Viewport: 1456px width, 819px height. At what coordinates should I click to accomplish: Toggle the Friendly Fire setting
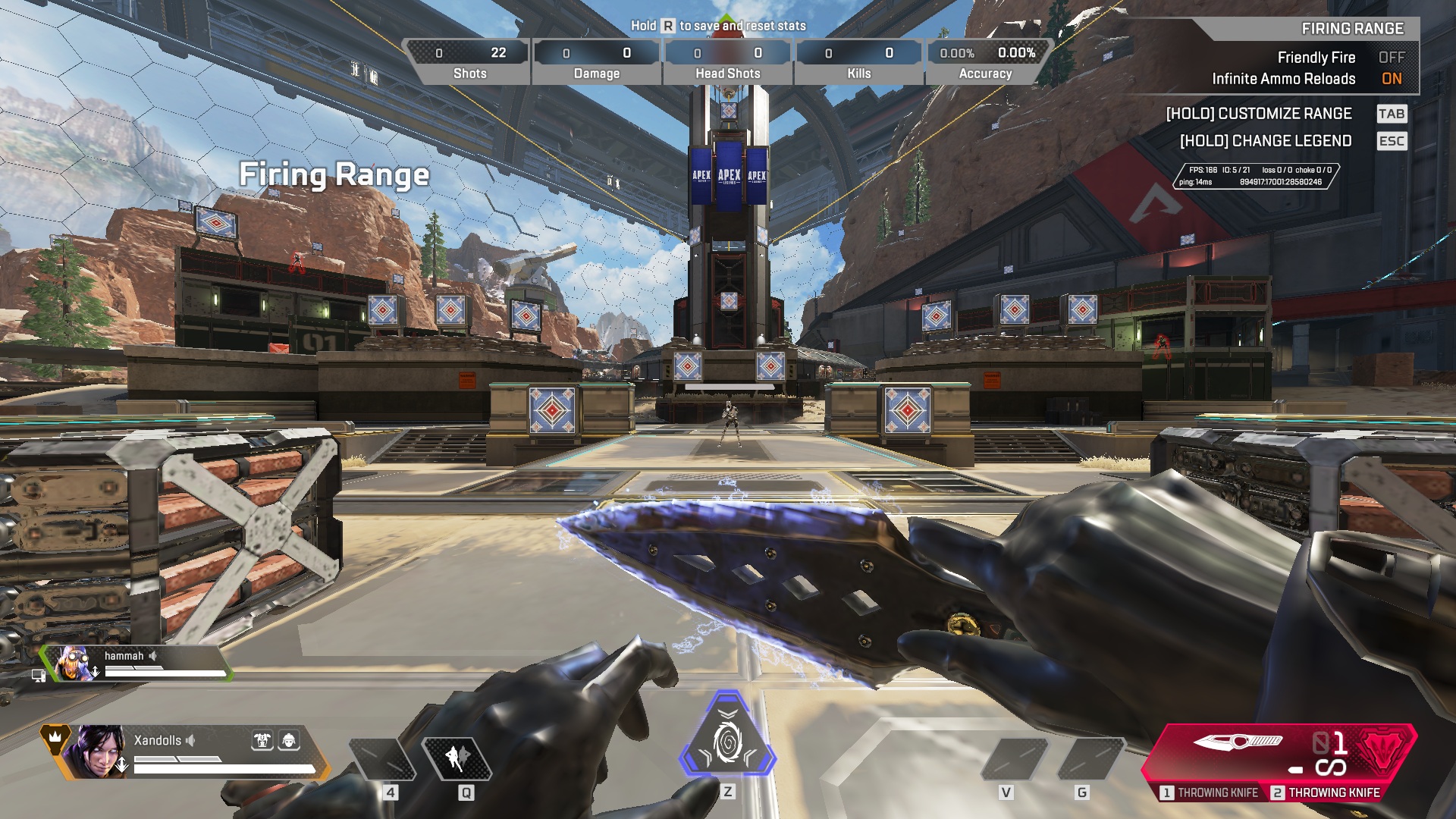point(1391,58)
